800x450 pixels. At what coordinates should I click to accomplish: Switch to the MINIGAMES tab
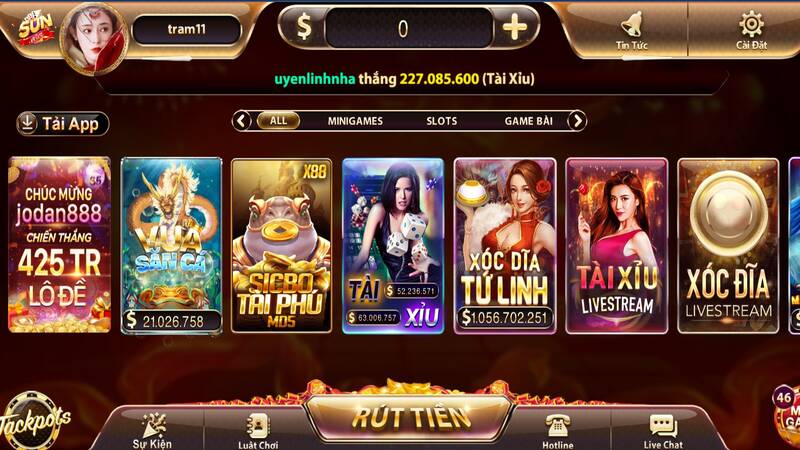[355, 121]
